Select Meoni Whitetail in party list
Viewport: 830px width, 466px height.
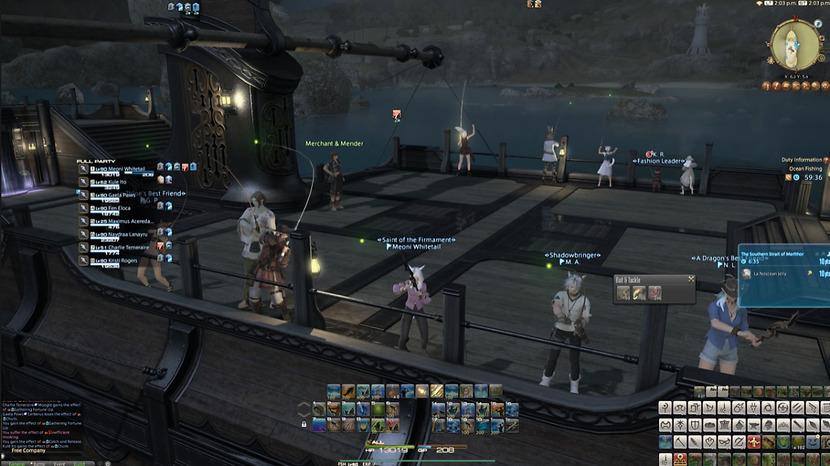(x=118, y=169)
